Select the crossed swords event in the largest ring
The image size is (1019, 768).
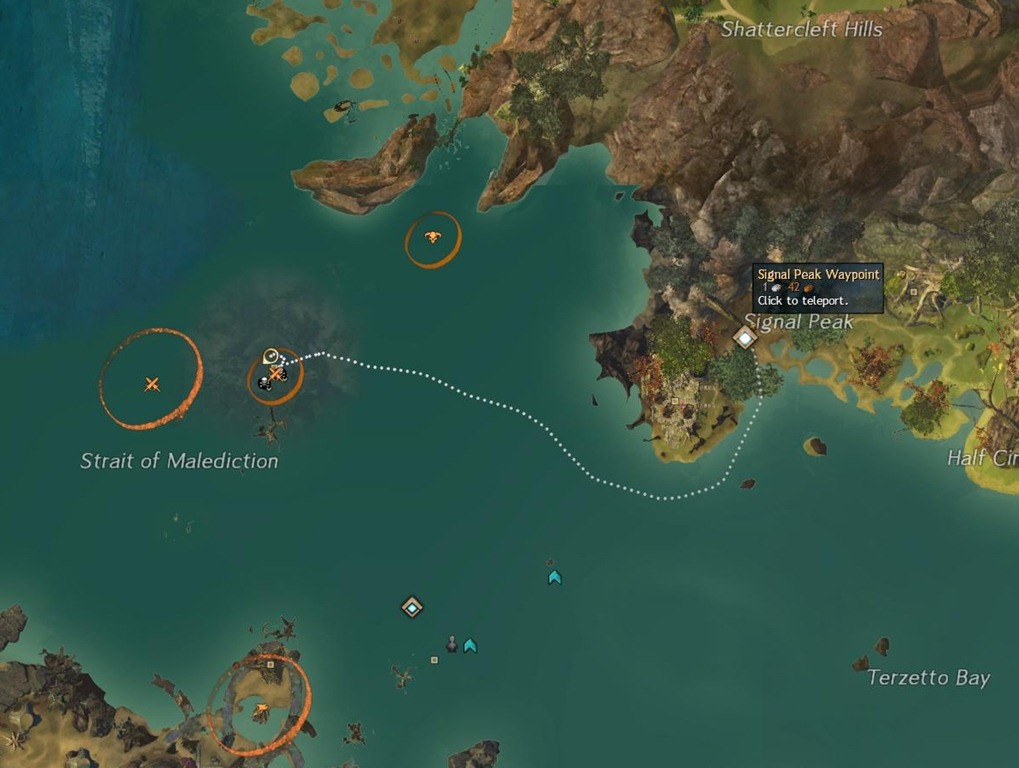[152, 384]
